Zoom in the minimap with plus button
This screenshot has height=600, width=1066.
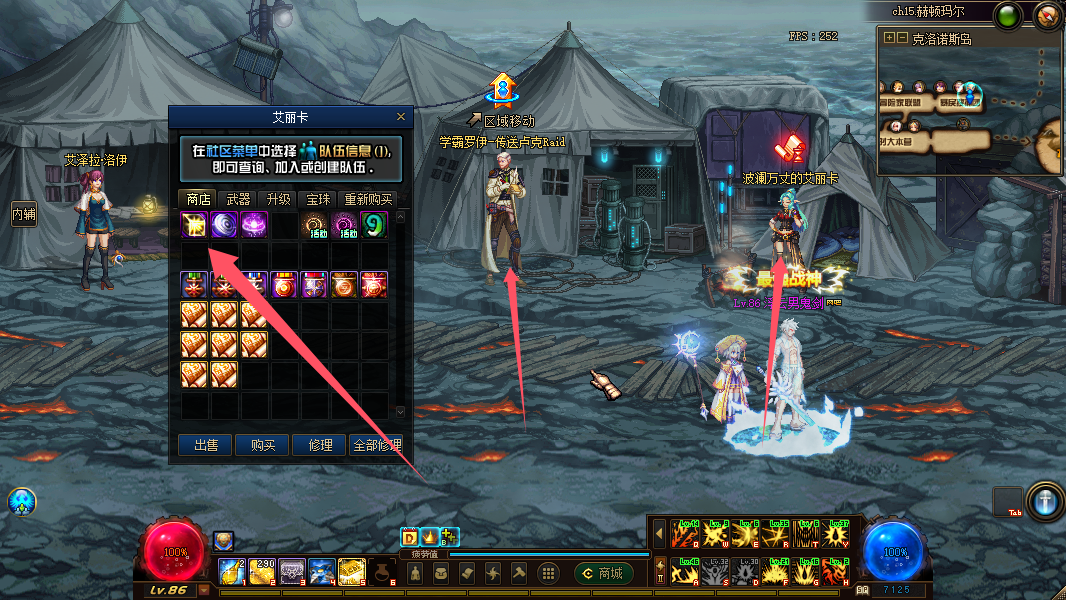coord(889,38)
